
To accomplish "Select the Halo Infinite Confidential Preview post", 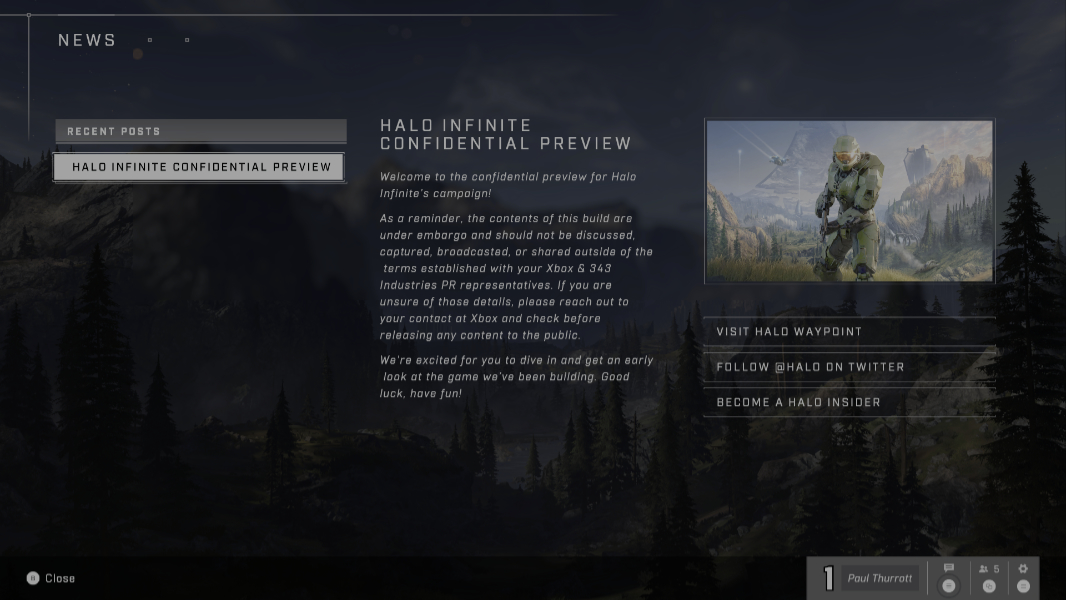I will click(199, 167).
